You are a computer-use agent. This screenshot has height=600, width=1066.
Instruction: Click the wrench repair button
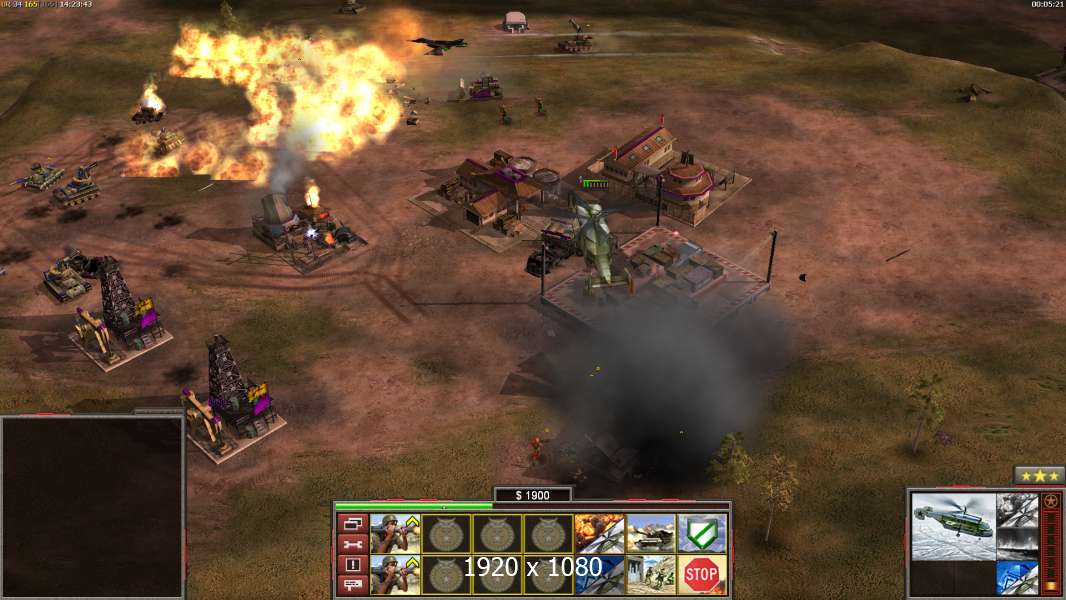click(351, 544)
